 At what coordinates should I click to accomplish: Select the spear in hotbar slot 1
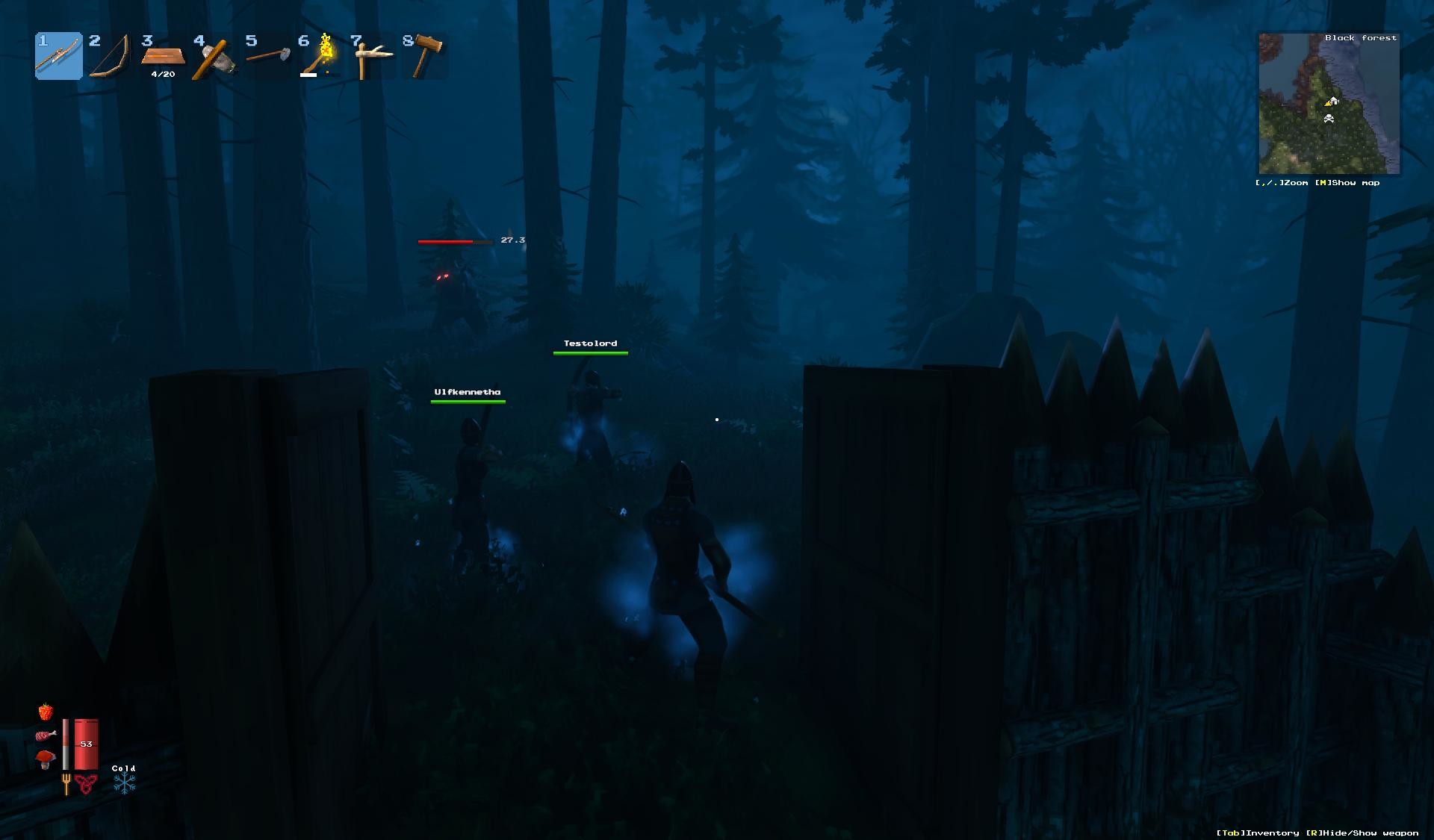58,56
